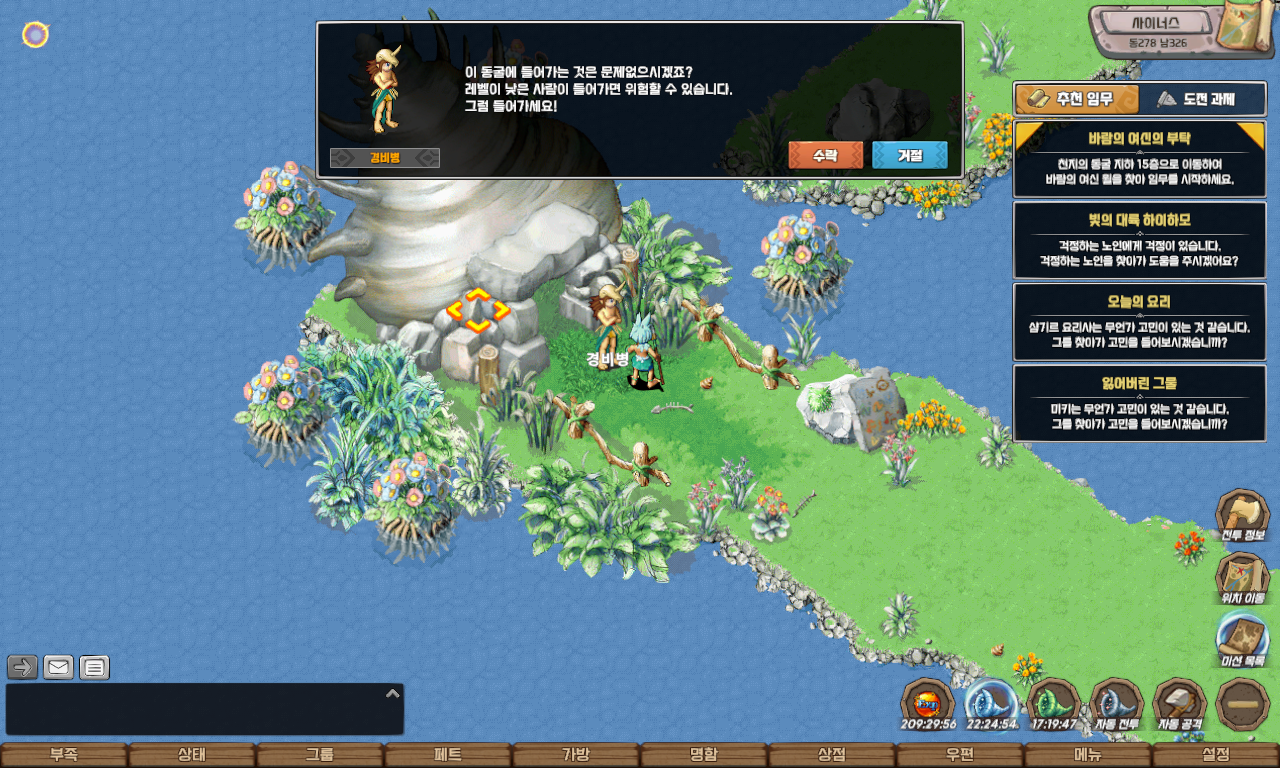
Task: Open the 페트 pet menu
Action: pyautogui.click(x=448, y=755)
